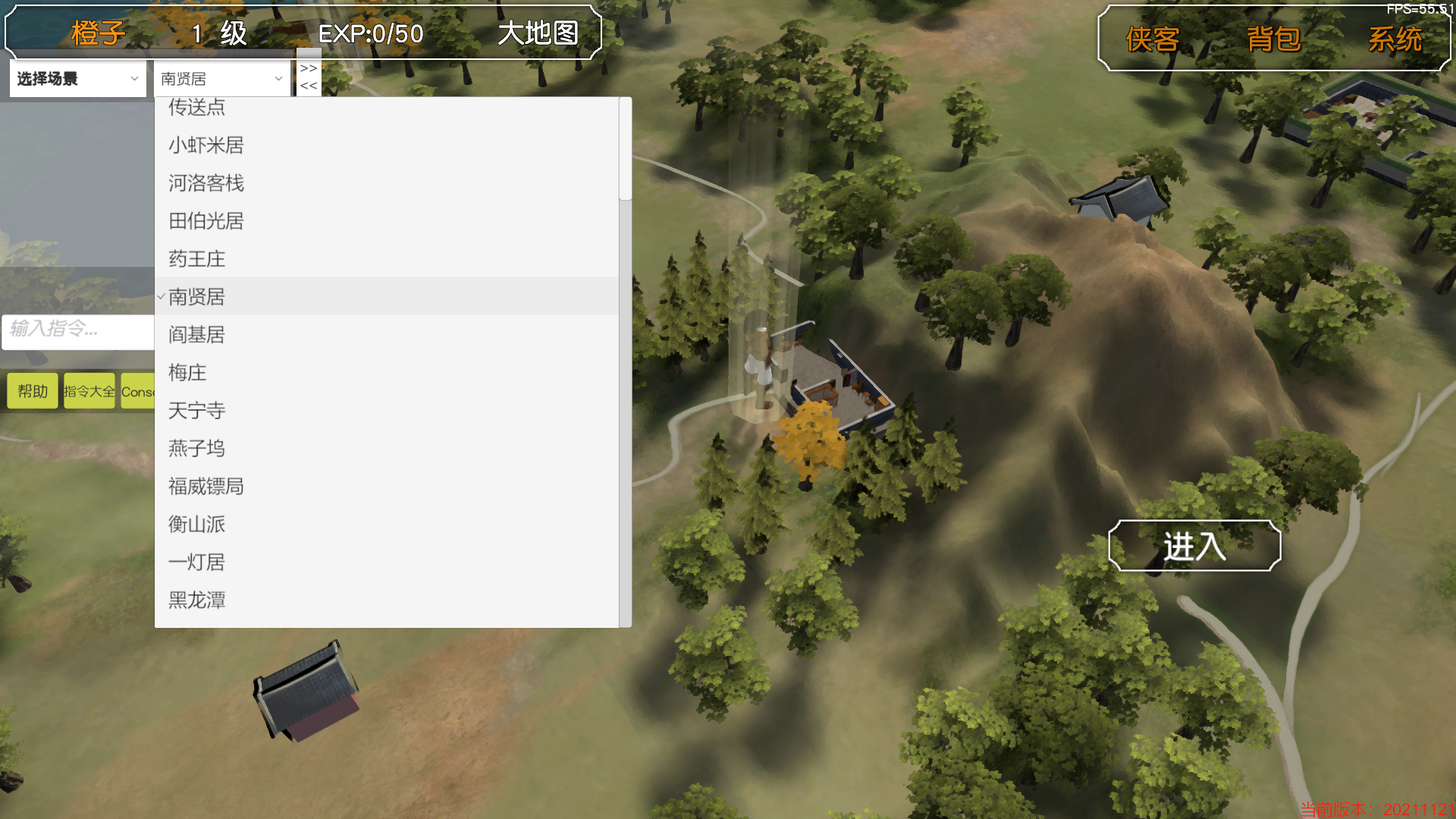Open the 侠客 character menu
This screenshot has height=819, width=1456.
point(1152,39)
